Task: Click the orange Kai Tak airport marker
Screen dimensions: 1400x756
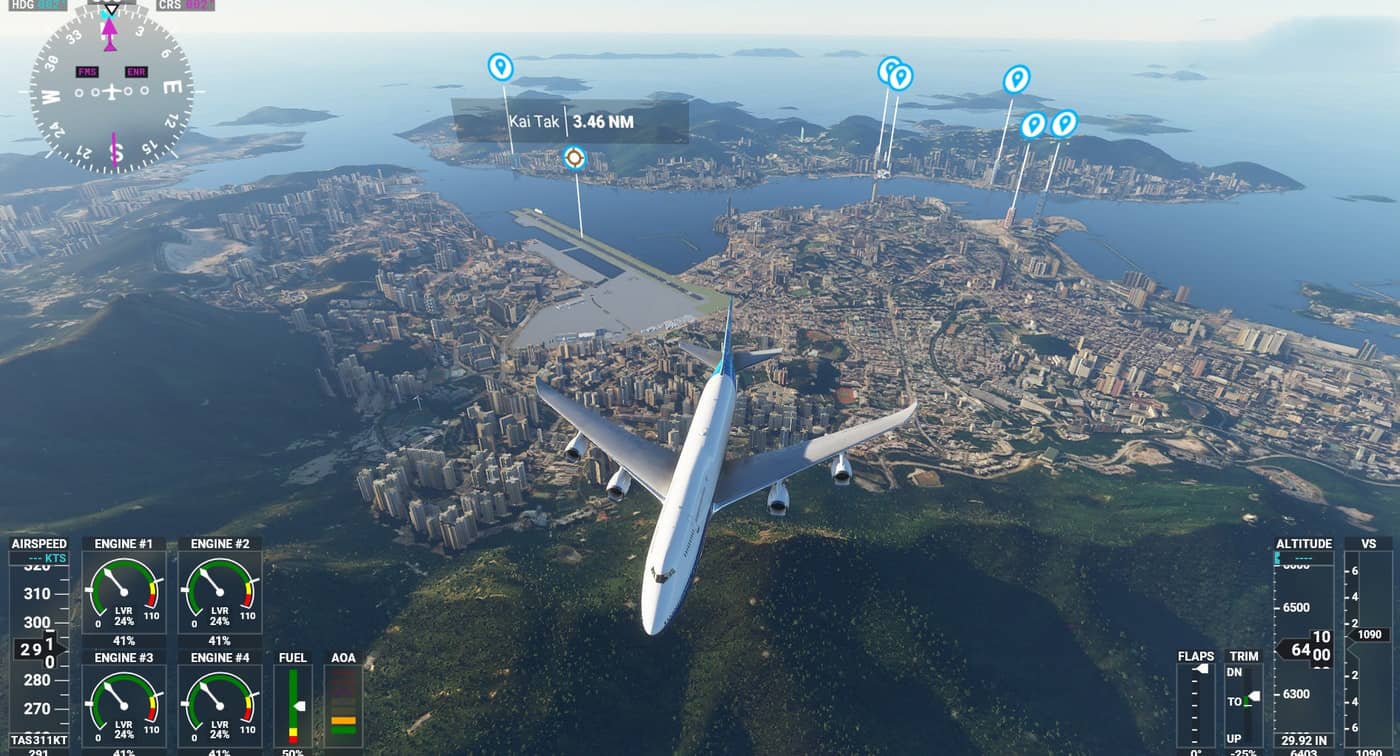Action: 574,157
